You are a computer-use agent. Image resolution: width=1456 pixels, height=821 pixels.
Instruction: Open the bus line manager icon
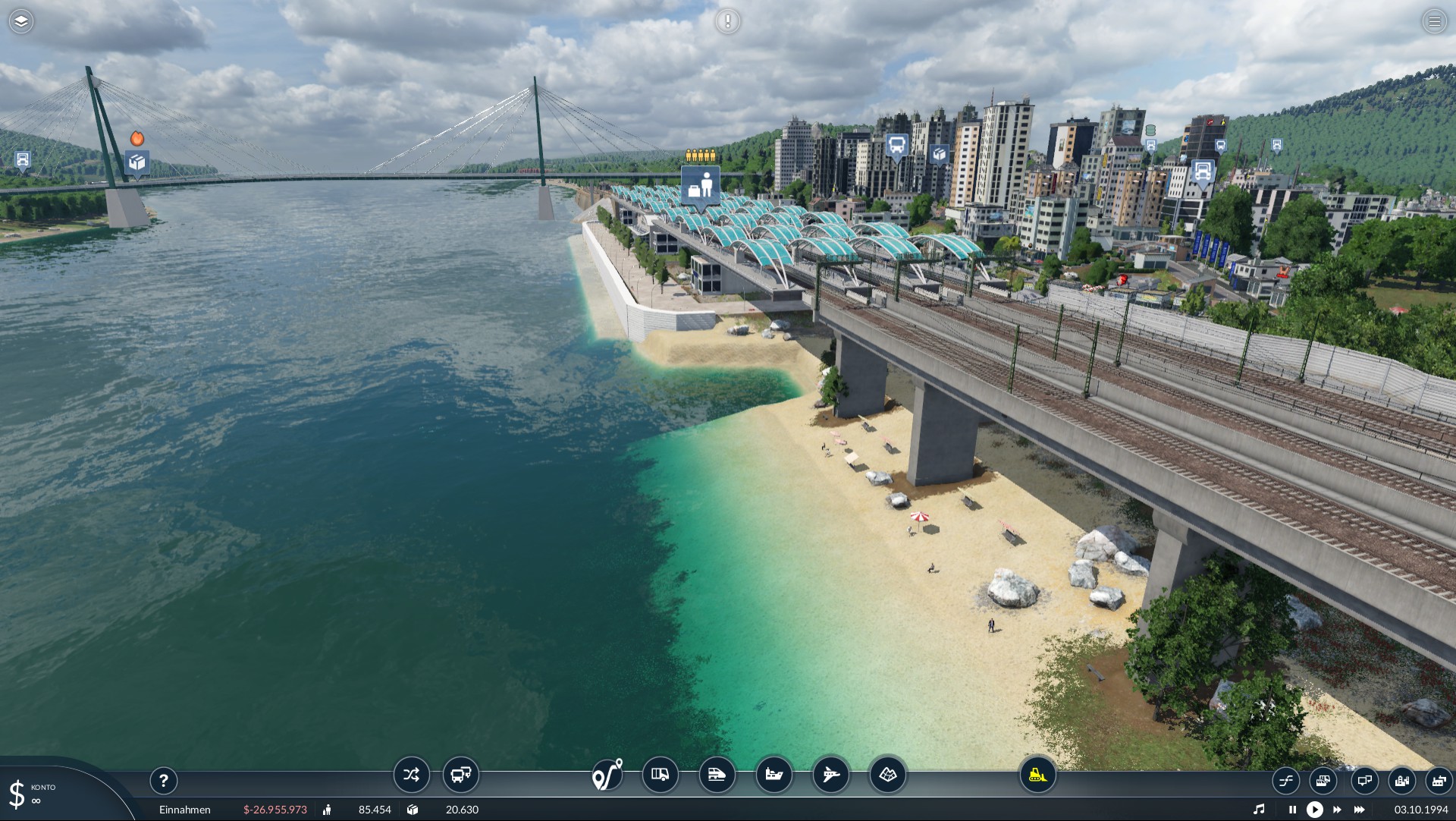460,775
